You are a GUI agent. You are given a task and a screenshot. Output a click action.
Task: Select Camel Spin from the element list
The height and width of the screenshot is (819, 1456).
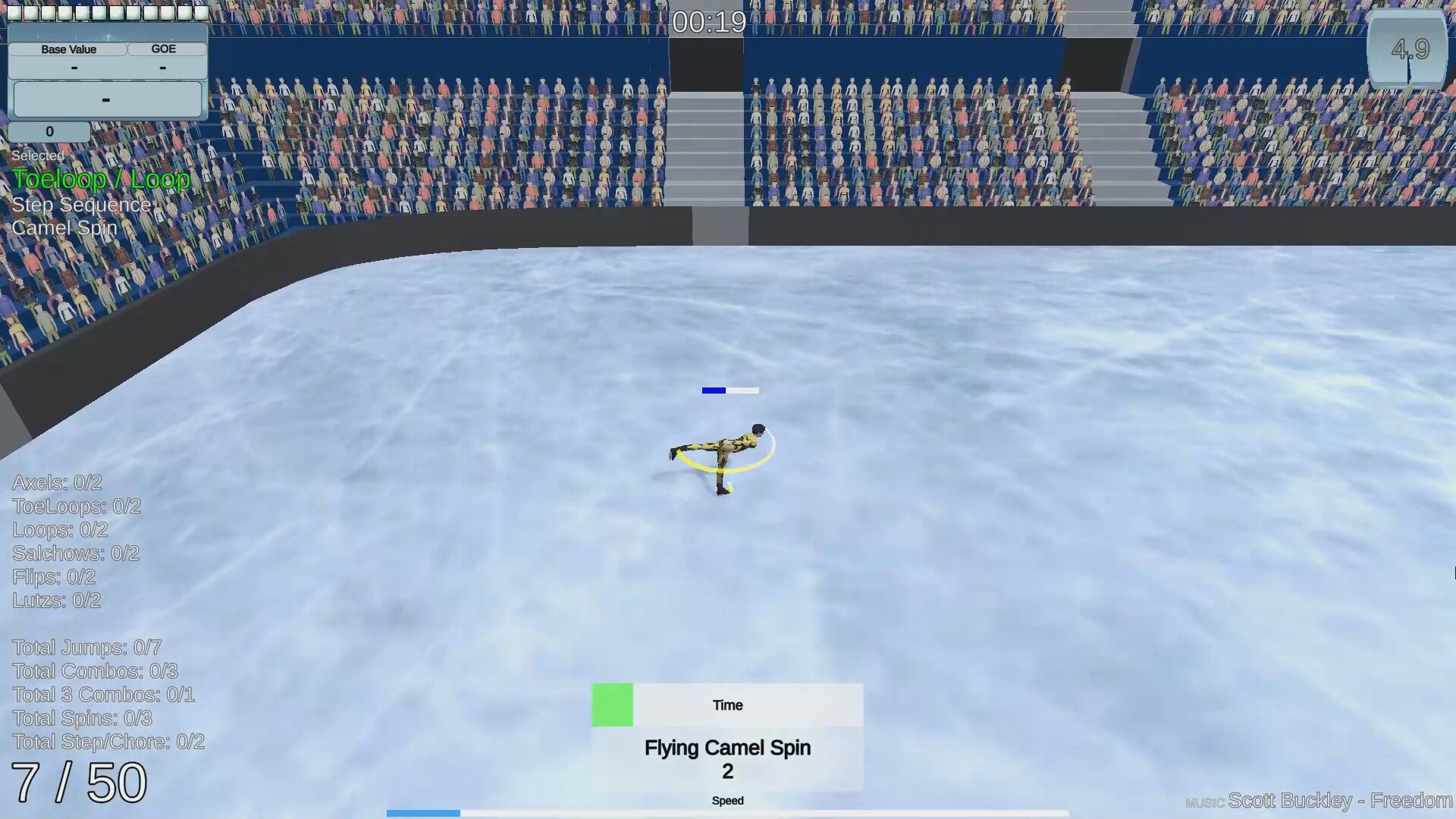point(64,227)
